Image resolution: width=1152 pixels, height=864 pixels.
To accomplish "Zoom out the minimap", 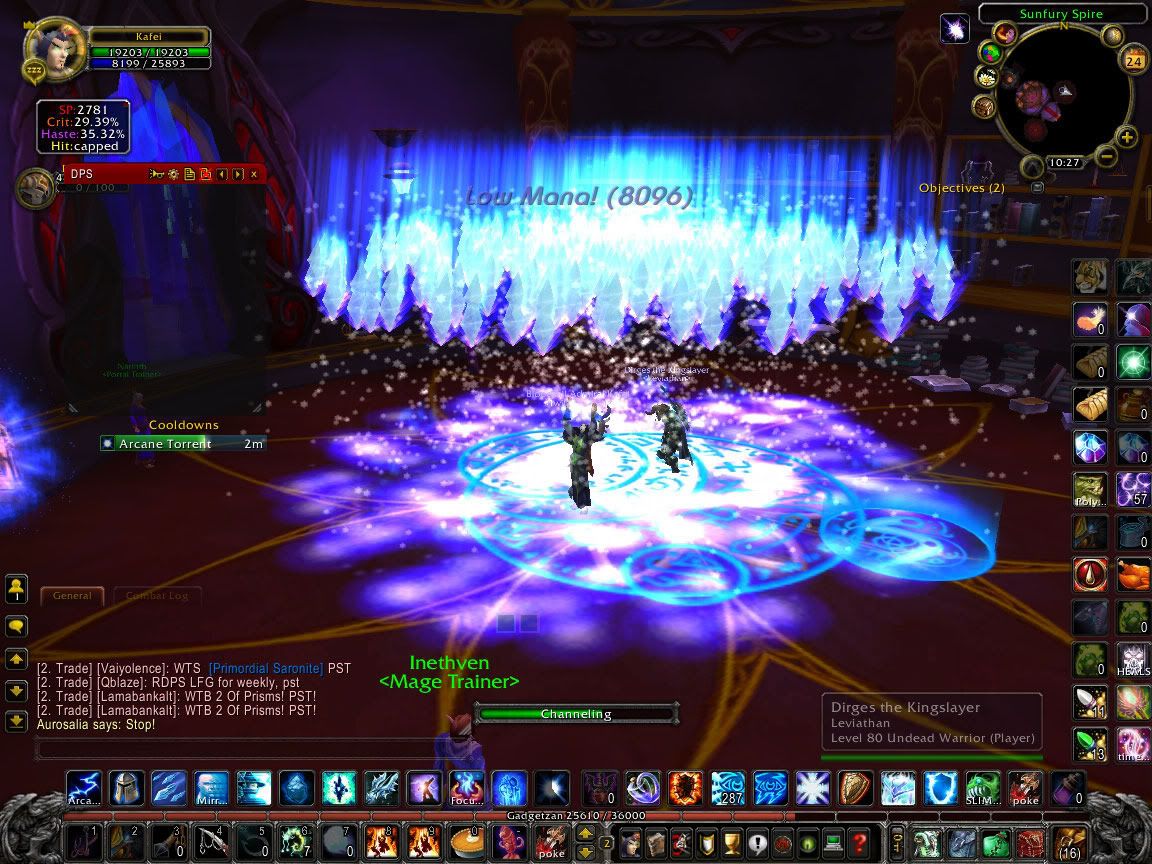I will click(x=1105, y=156).
